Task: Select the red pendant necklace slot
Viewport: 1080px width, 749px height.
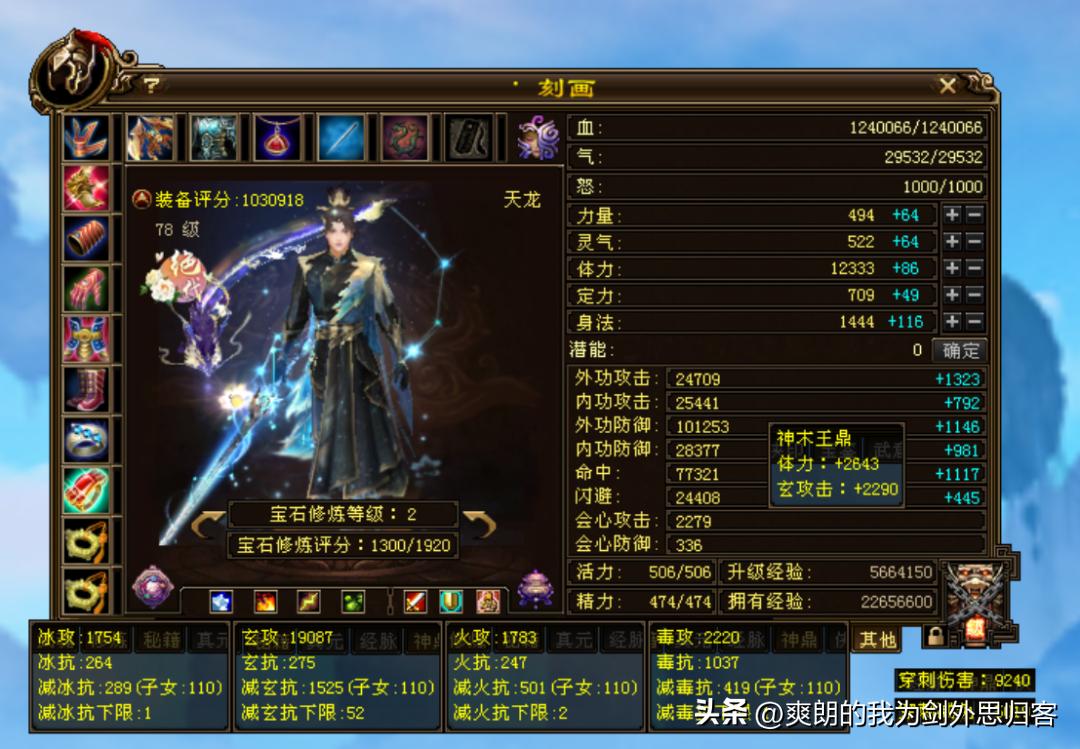Action: pyautogui.click(x=277, y=138)
